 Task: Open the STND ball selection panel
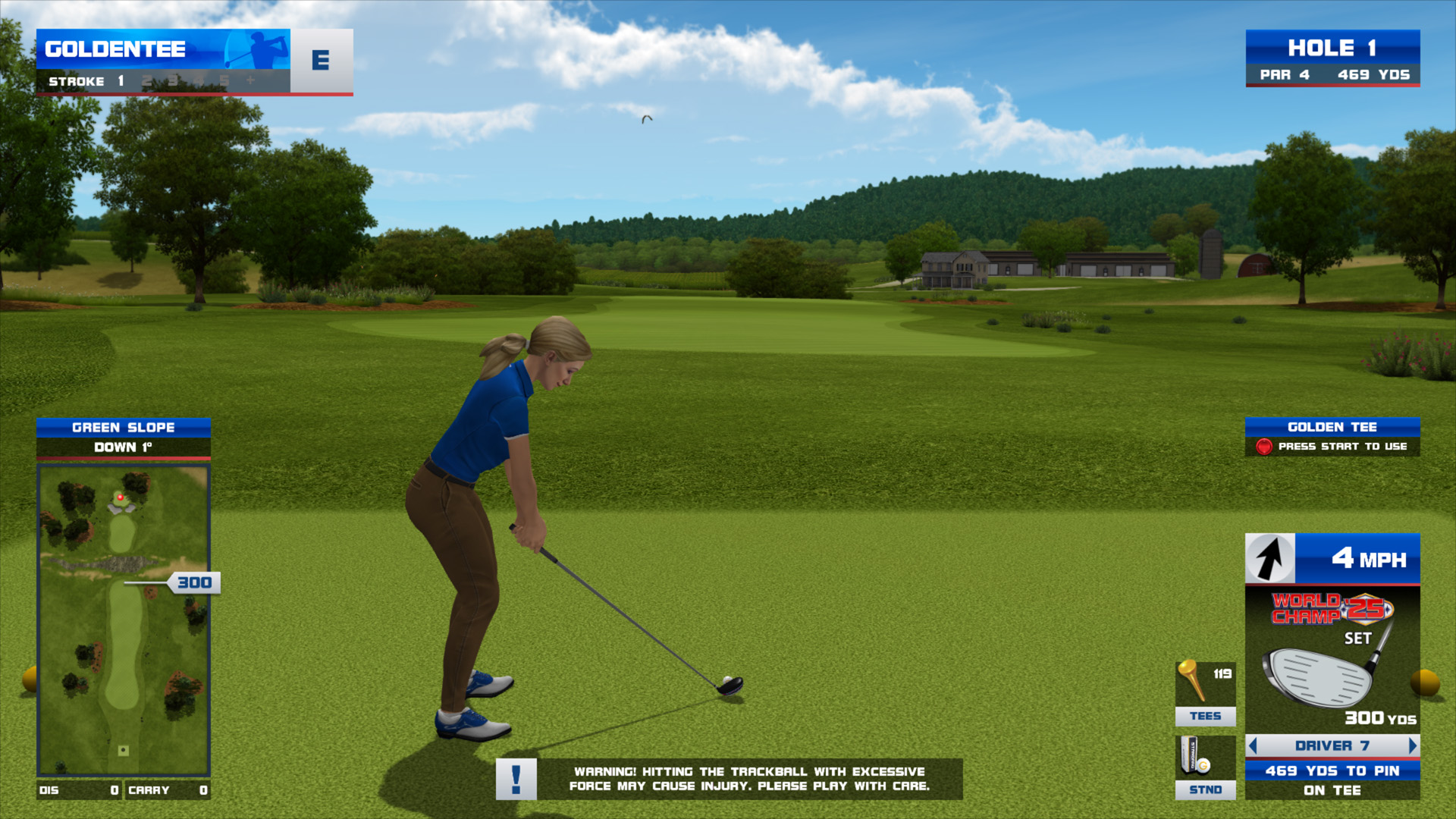[1205, 767]
